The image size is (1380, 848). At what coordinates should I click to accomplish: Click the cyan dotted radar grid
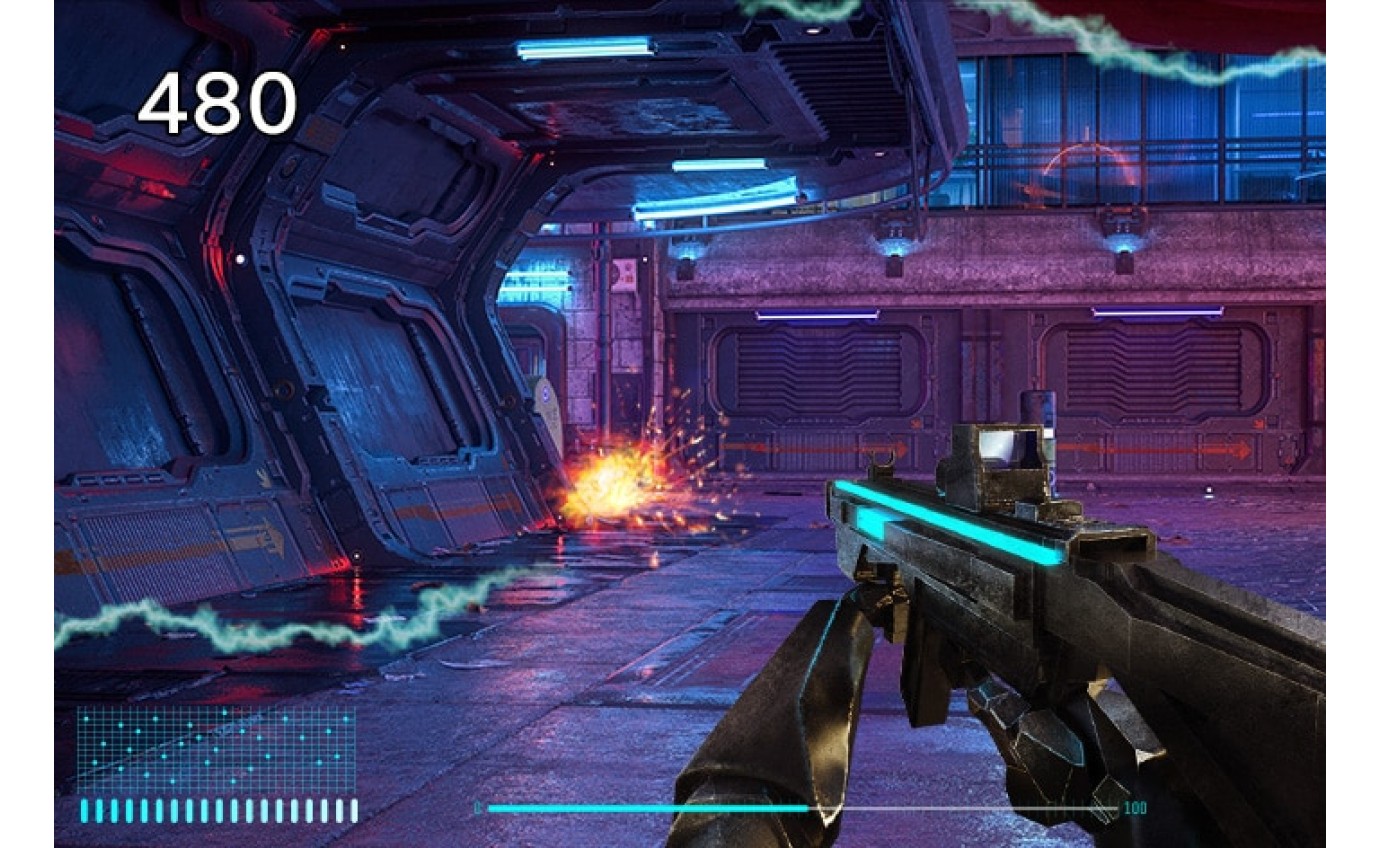[216, 748]
